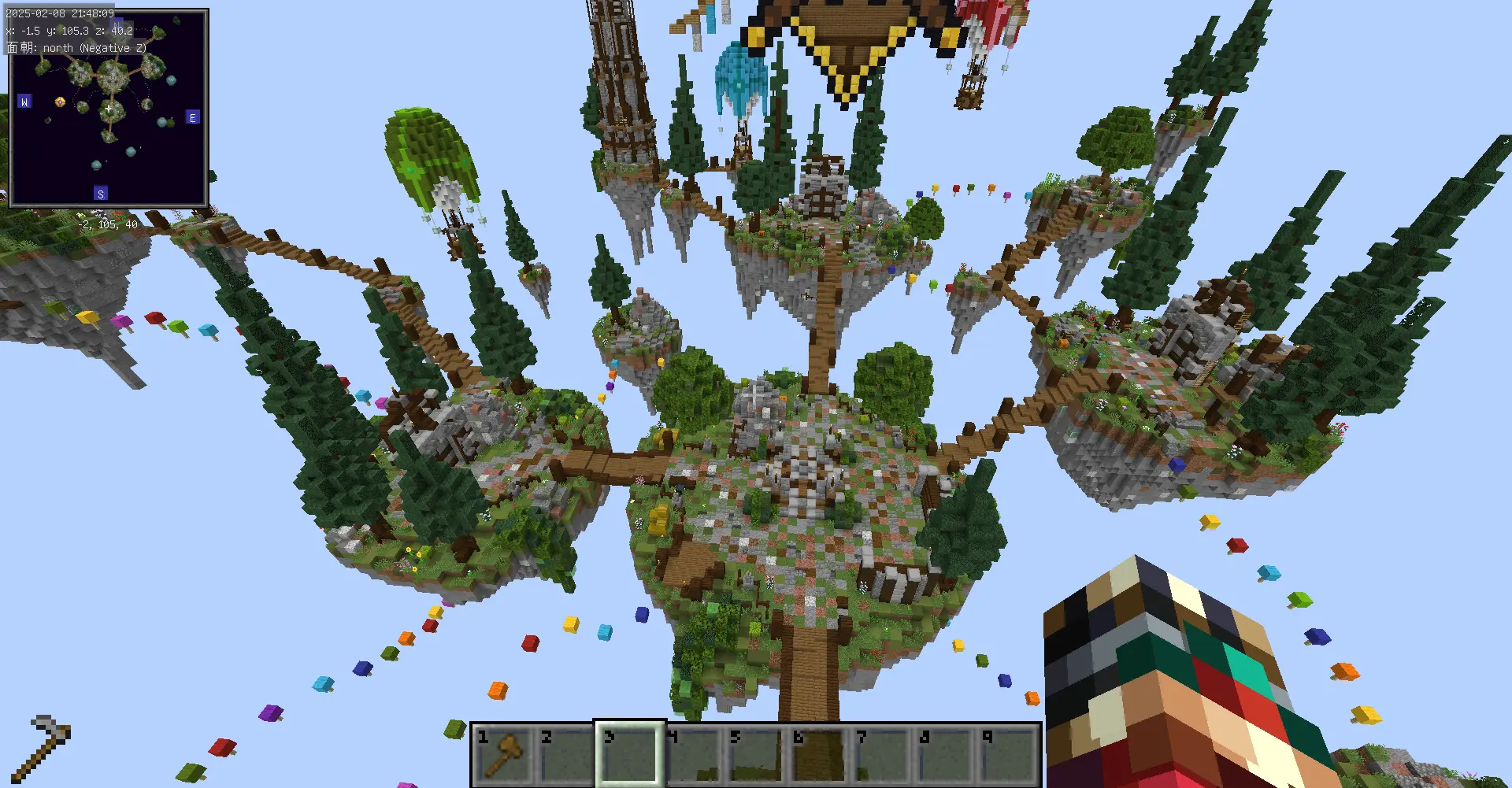Select empty hotbar slot 9
Screen dimensions: 1512x788
coord(1009,756)
